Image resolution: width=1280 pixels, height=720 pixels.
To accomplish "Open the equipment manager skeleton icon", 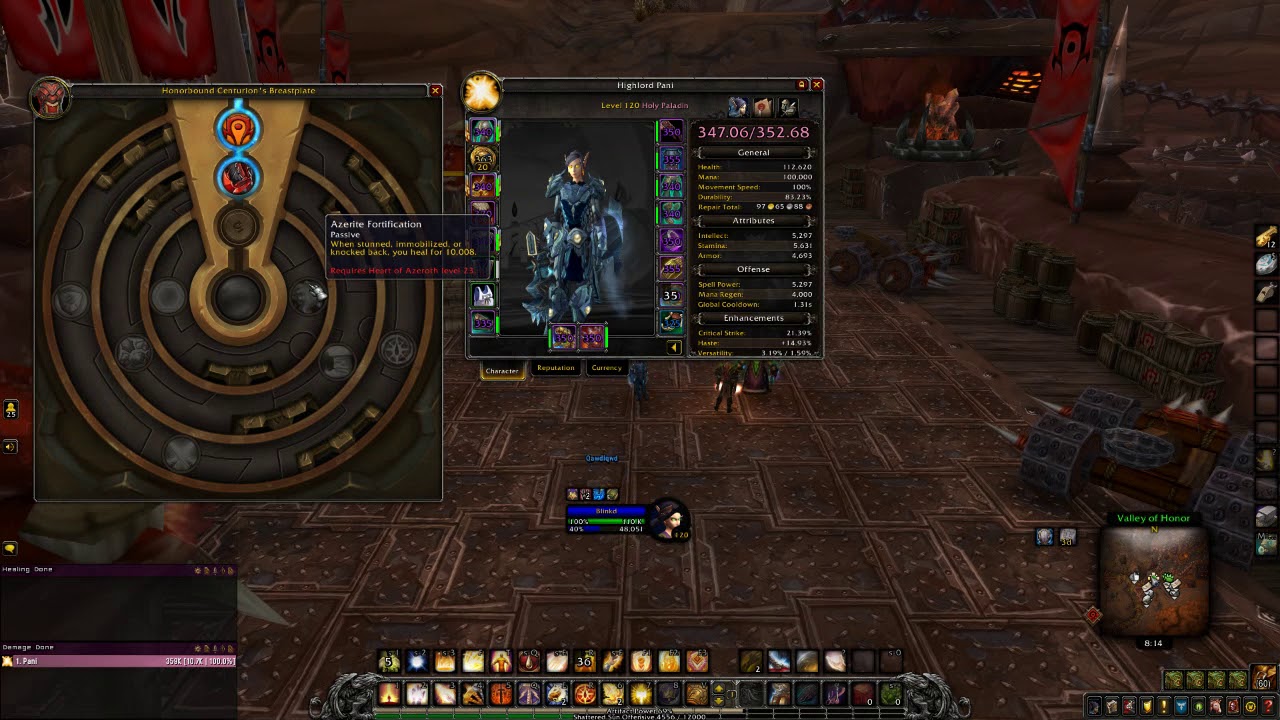I will pyautogui.click(x=788, y=107).
